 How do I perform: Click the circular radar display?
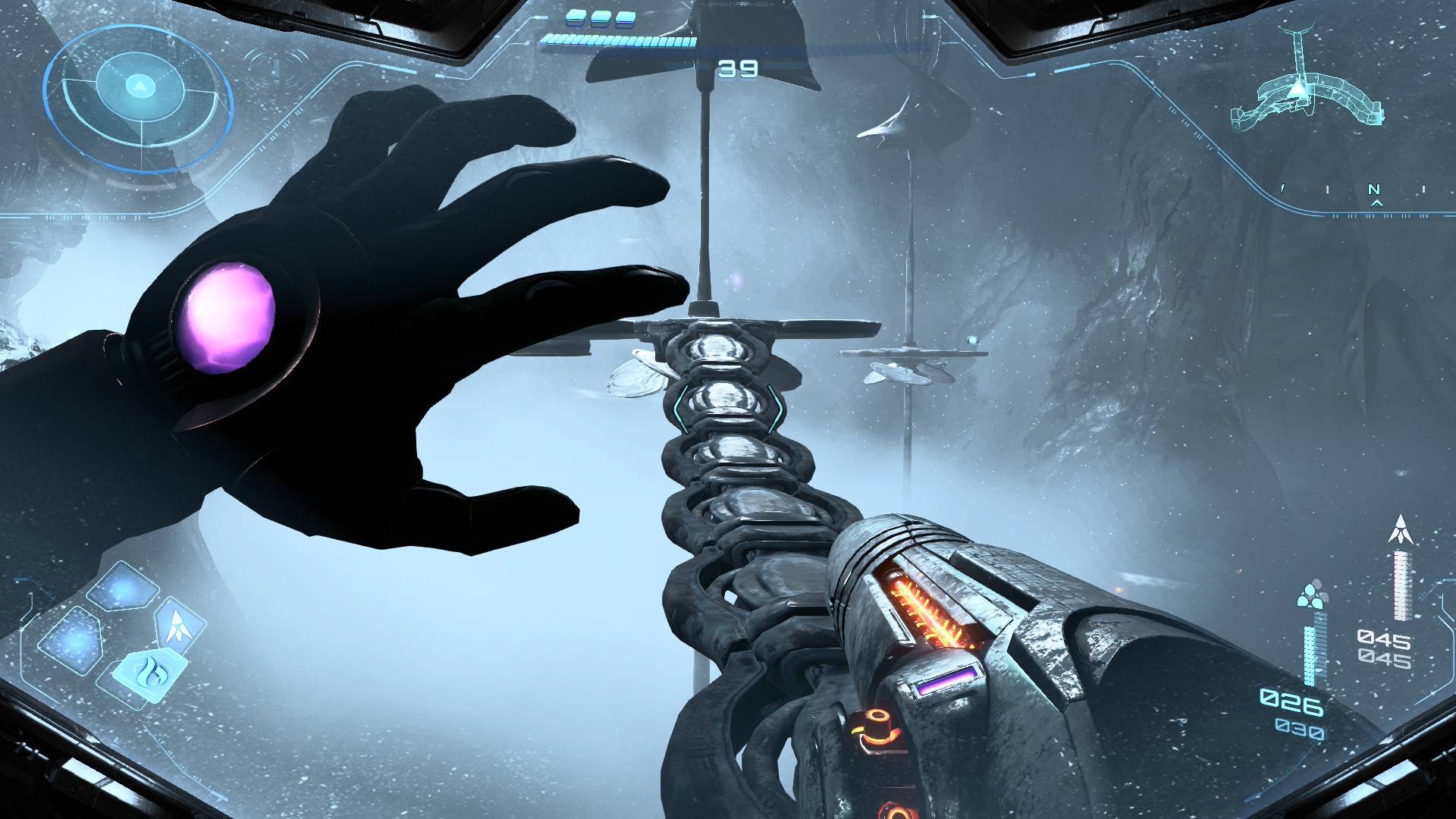click(x=139, y=97)
